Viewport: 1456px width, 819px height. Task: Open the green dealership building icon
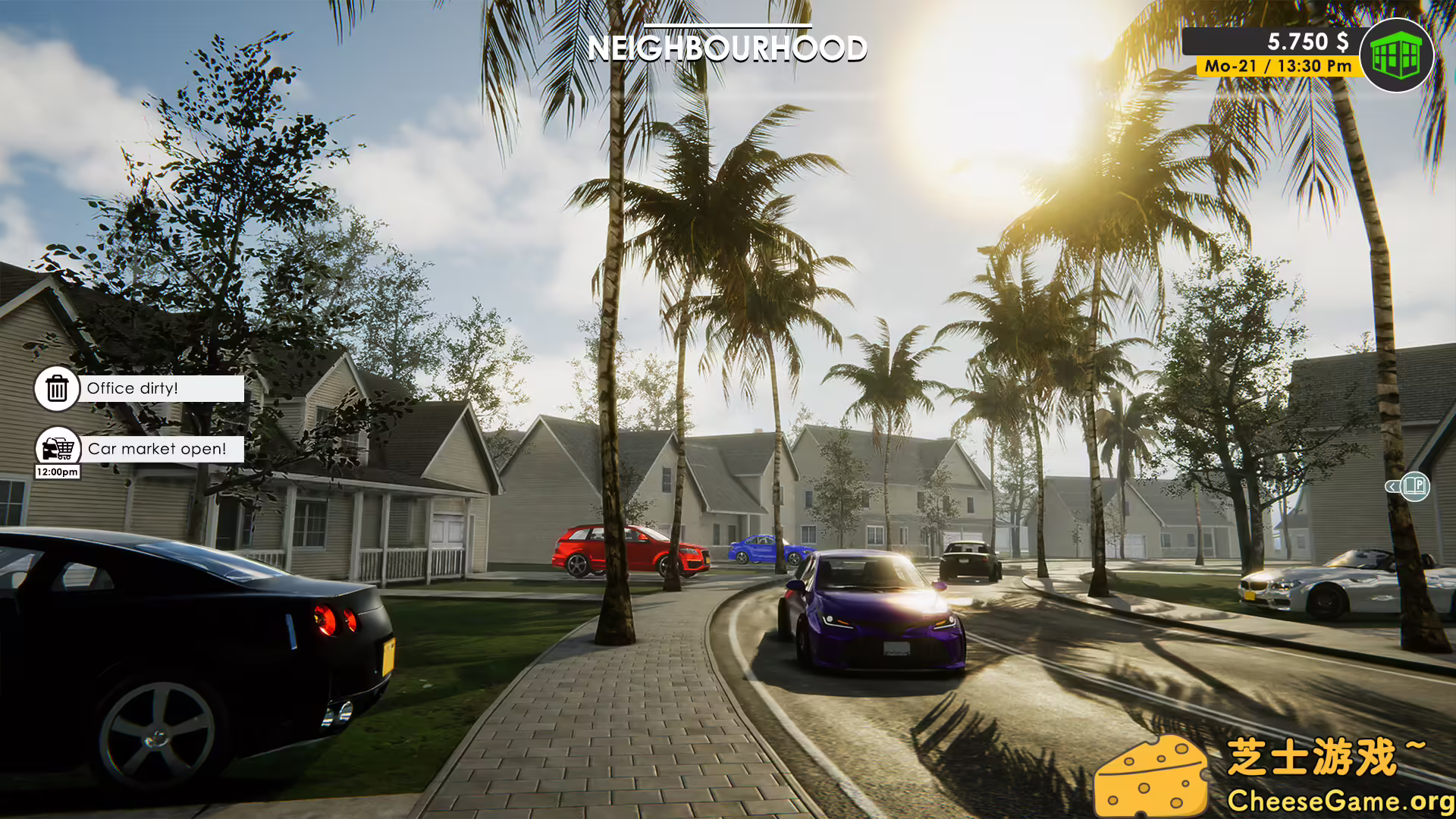coord(1398,53)
